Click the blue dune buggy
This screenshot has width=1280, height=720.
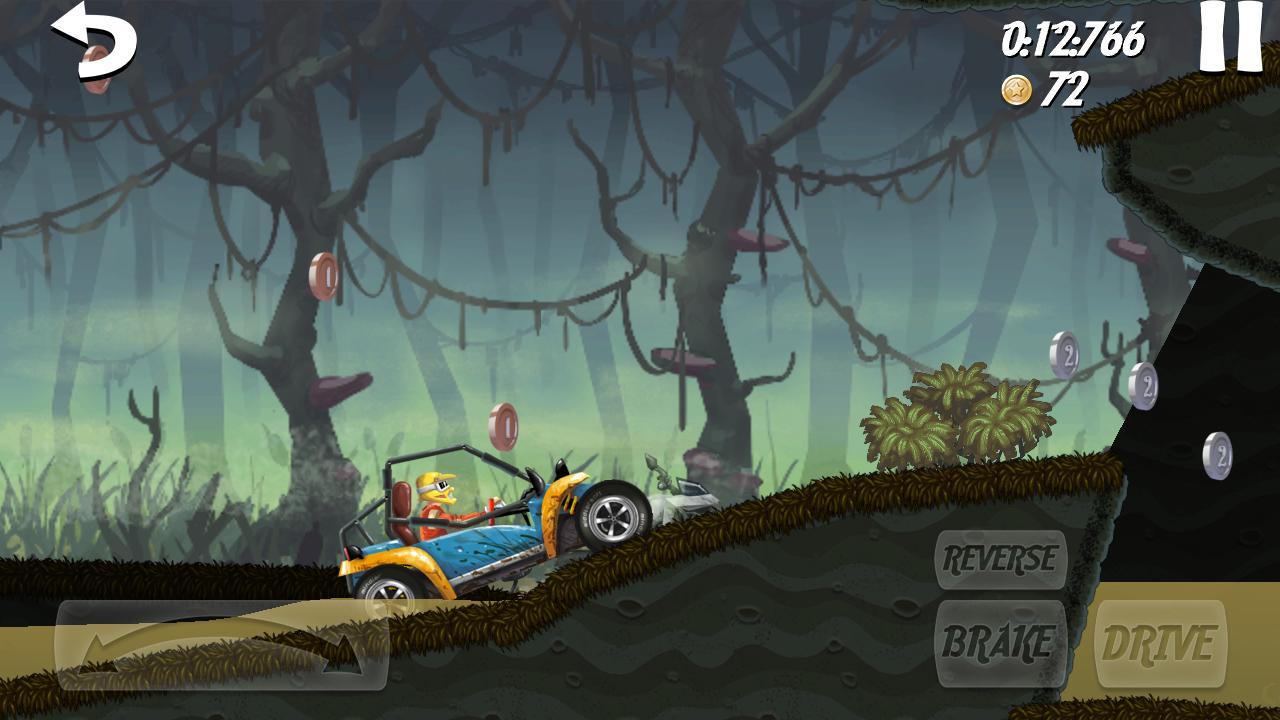click(490, 540)
